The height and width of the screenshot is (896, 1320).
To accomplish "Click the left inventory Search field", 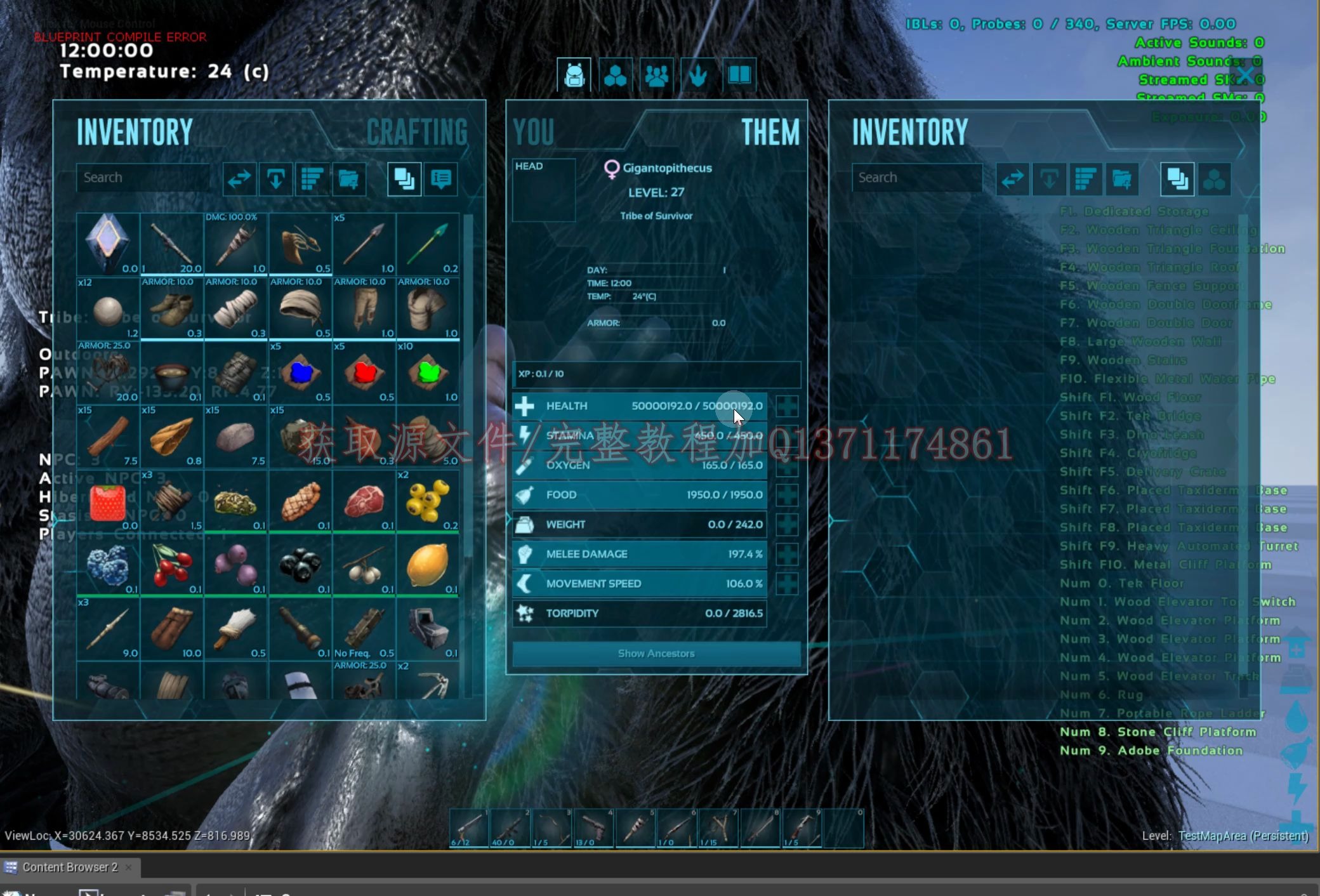I will tap(143, 178).
